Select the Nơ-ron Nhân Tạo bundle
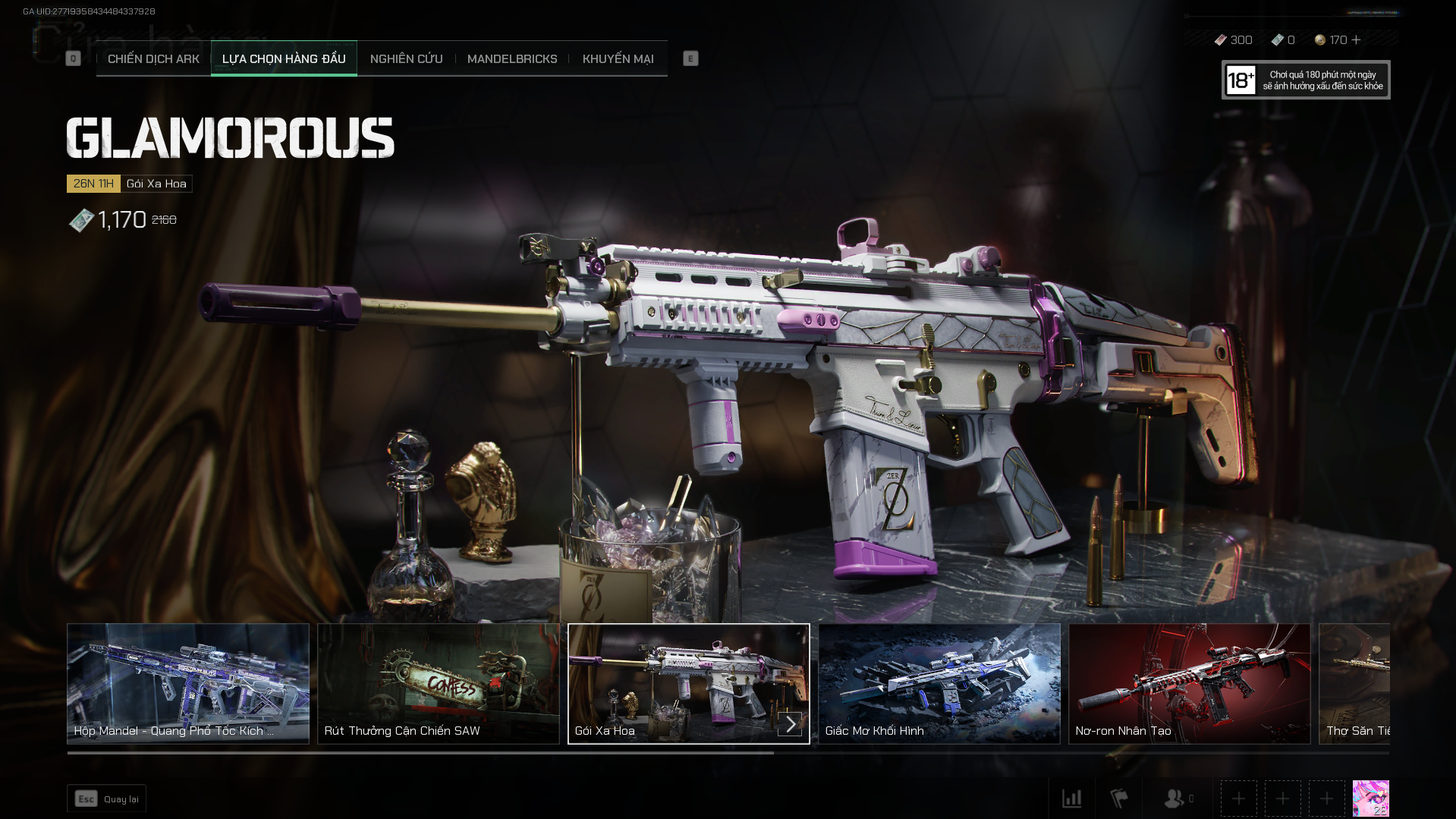The width and height of the screenshot is (1456, 819). click(1190, 683)
